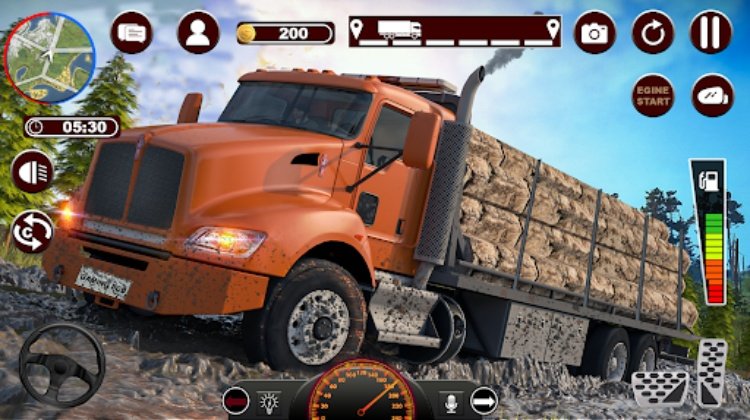
Task: Step on the brake pedal
Action: click(x=659, y=387)
